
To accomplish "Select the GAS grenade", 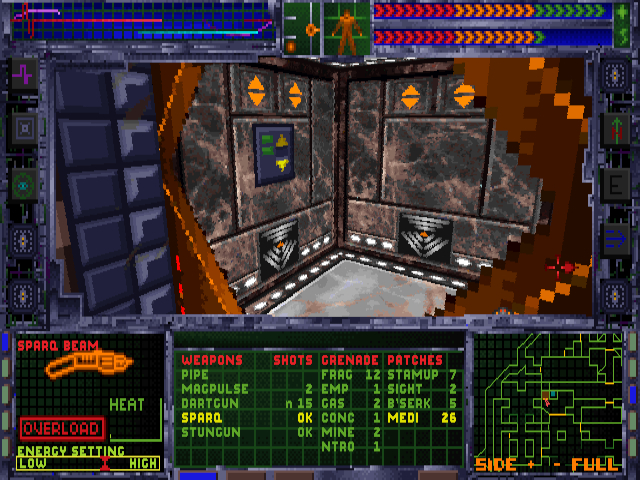I will 334,402.
